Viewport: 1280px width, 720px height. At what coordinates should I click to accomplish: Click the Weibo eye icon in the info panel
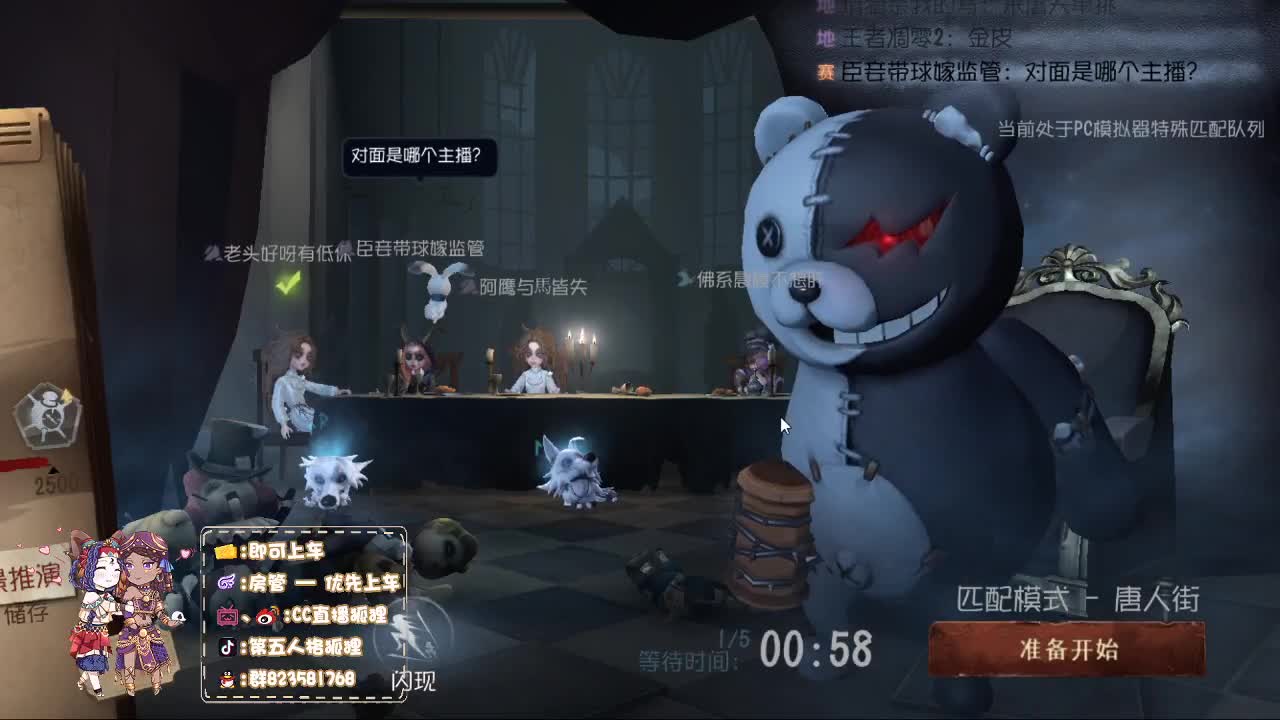(266, 614)
